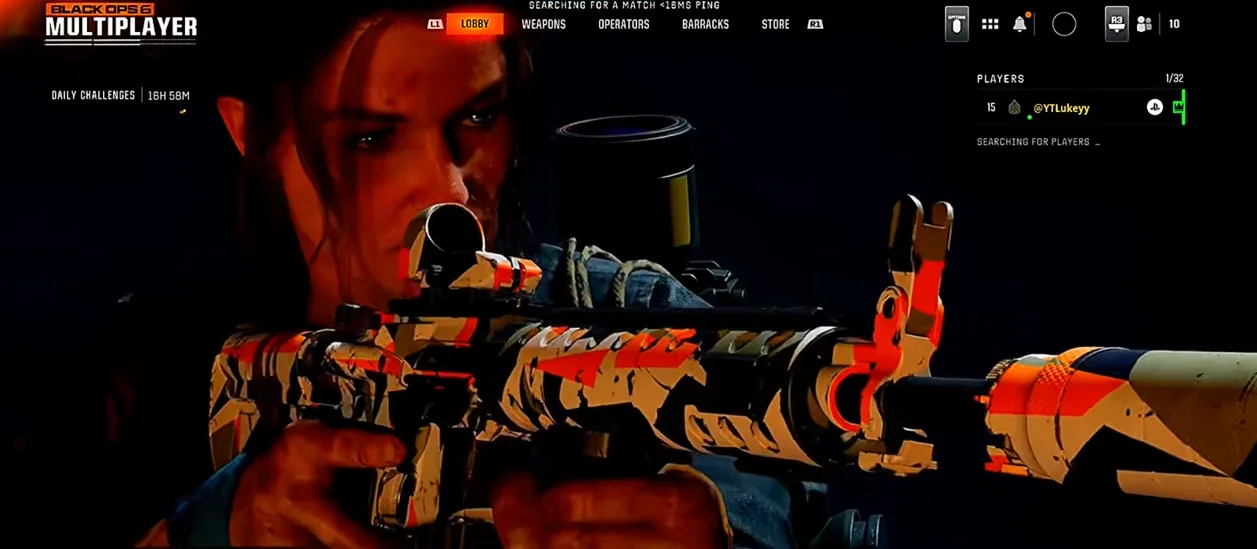
Task: View the Daily Challenges tracker
Action: click(x=94, y=96)
